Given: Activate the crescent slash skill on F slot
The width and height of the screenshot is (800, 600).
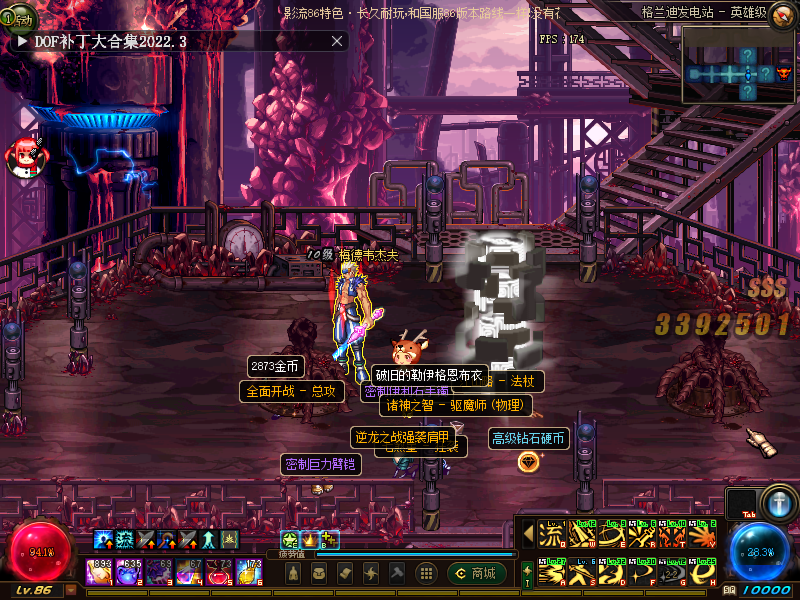Looking at the screenshot, I should [643, 574].
